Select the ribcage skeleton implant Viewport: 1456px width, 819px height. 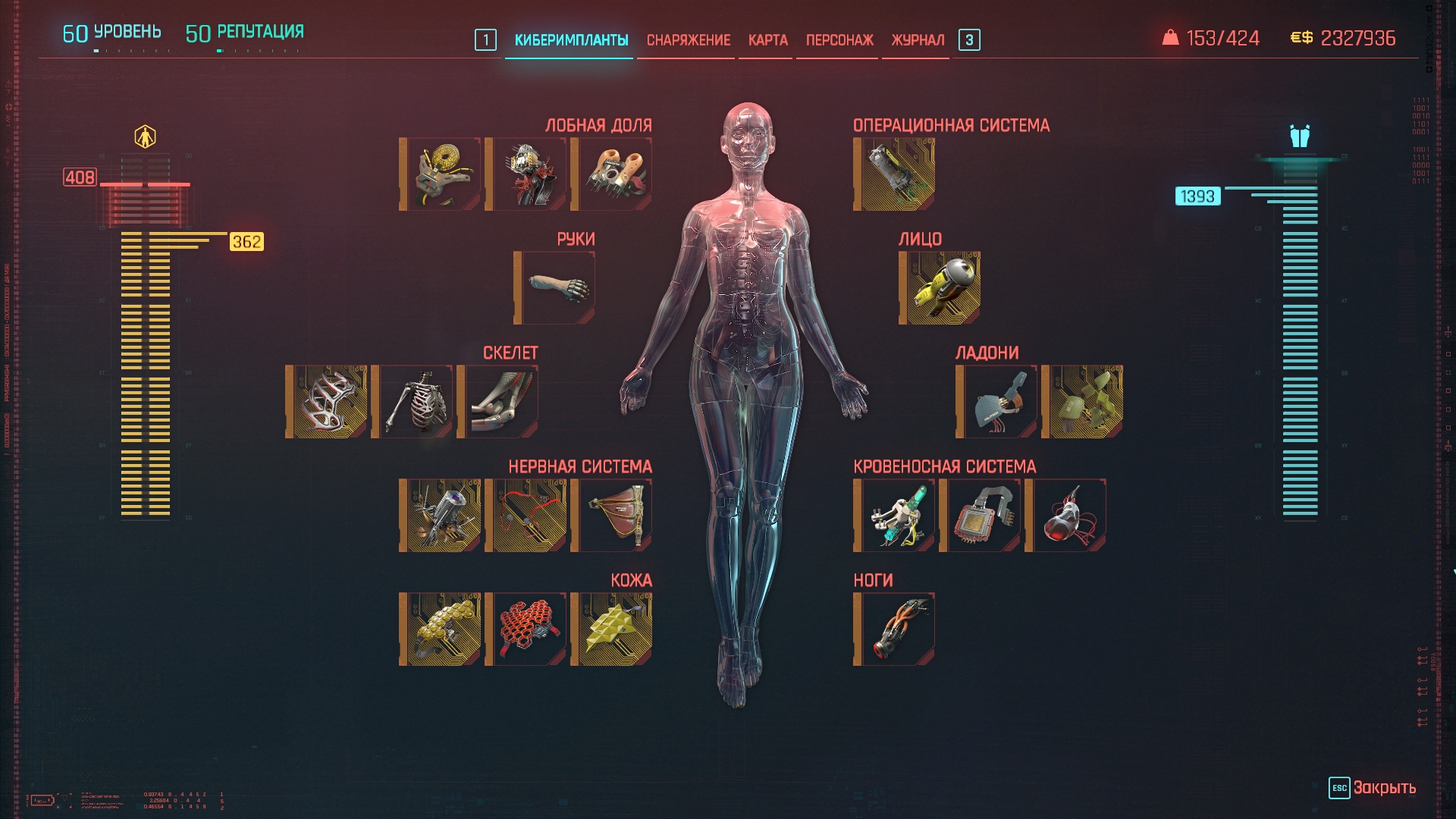click(413, 402)
